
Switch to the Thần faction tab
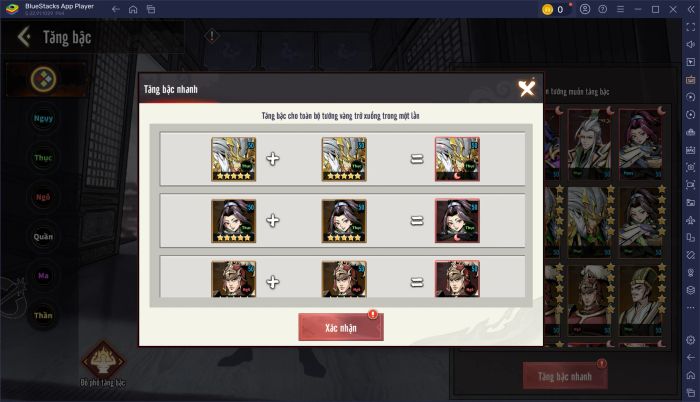[44, 314]
